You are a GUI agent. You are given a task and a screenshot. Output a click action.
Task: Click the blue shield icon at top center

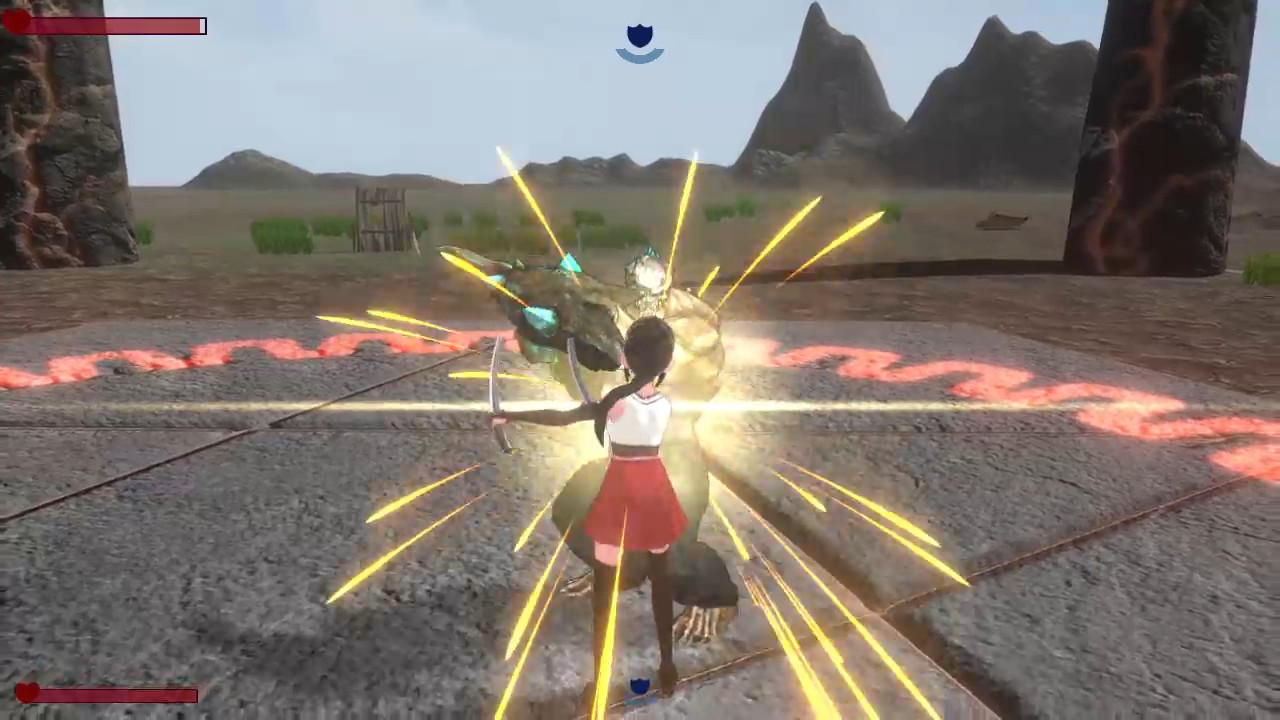tap(640, 36)
